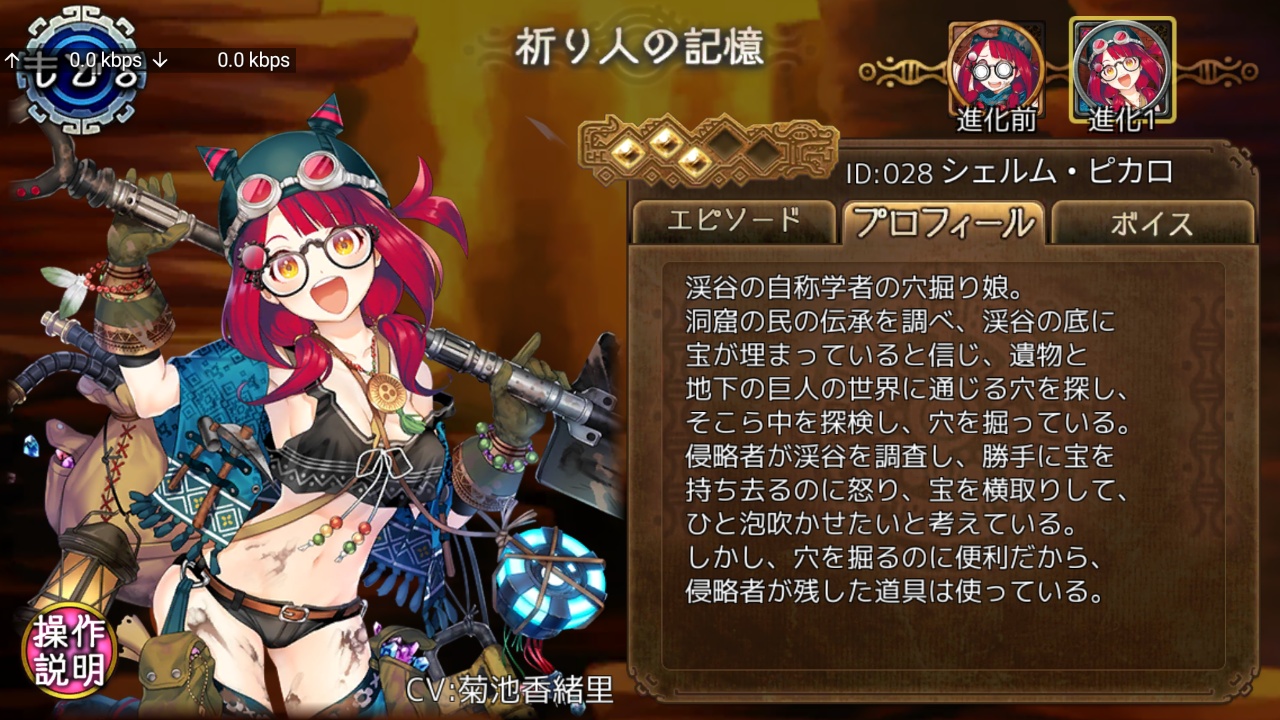Toggle the highlighted 進化1 frame off
The image size is (1280, 720).
coord(1122,70)
